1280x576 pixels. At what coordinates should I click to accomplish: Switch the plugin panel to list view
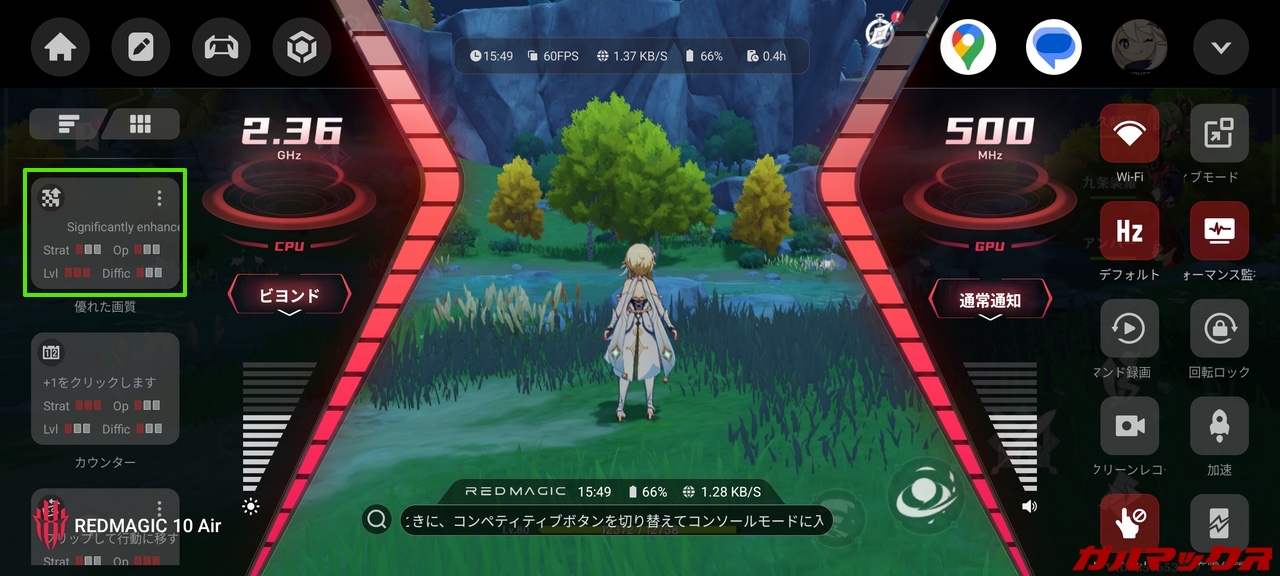click(x=68, y=124)
